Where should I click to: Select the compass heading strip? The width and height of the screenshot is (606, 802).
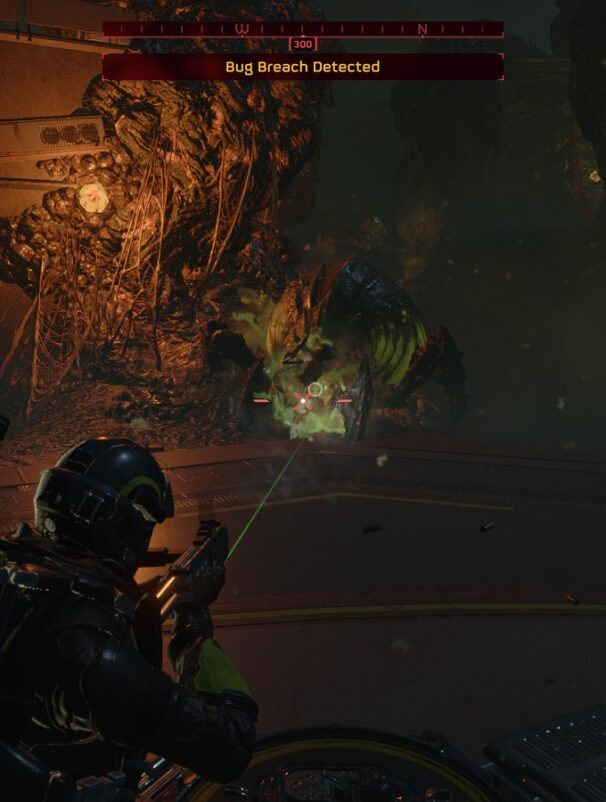coord(302,29)
